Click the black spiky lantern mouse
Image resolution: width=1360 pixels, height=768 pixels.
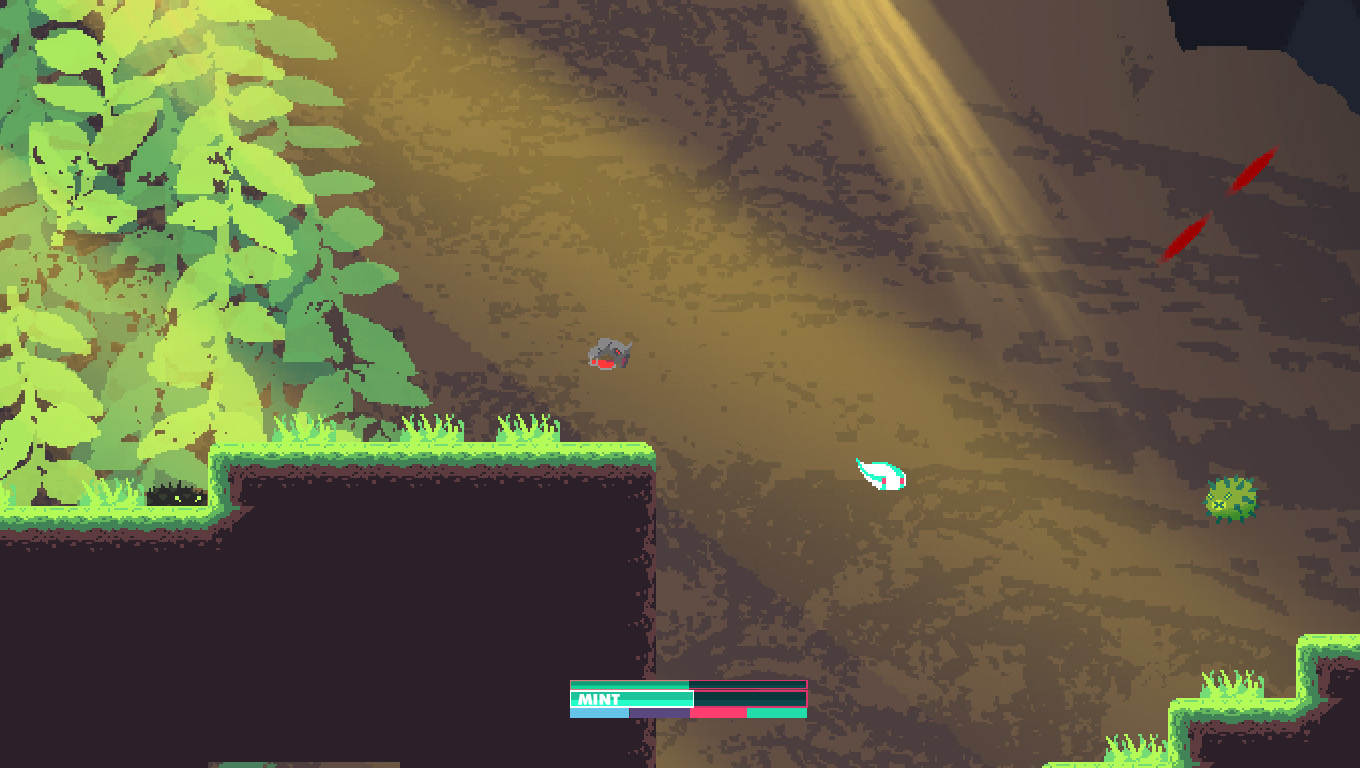coord(178,495)
